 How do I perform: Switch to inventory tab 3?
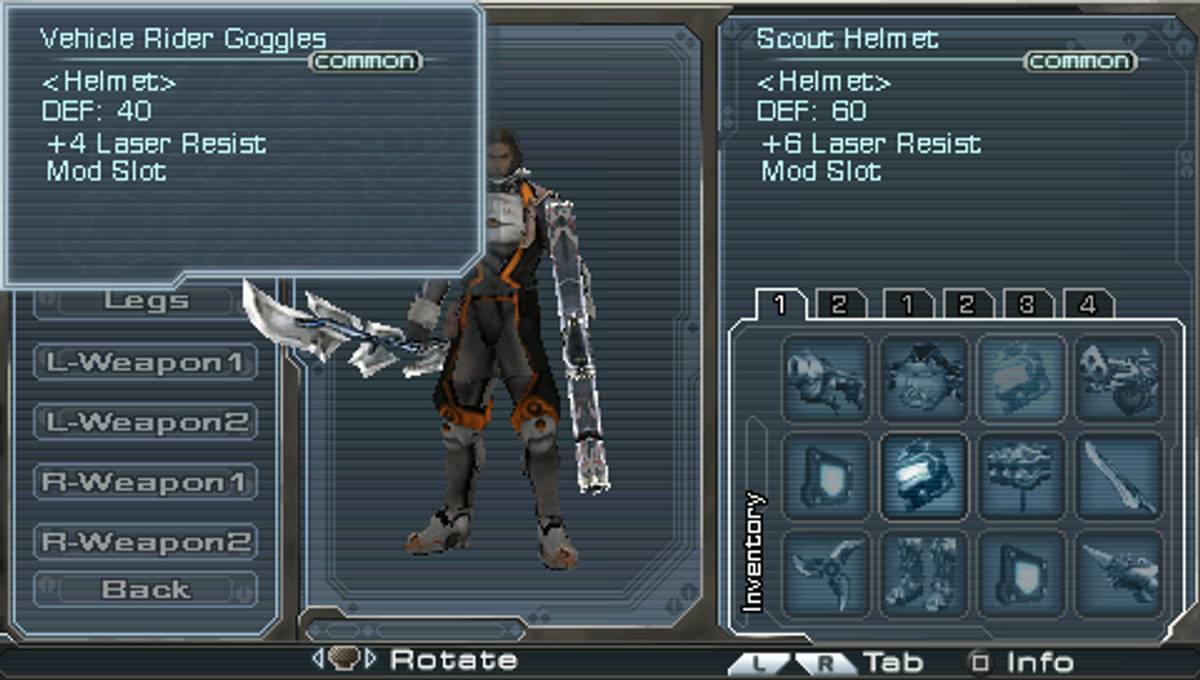1027,304
